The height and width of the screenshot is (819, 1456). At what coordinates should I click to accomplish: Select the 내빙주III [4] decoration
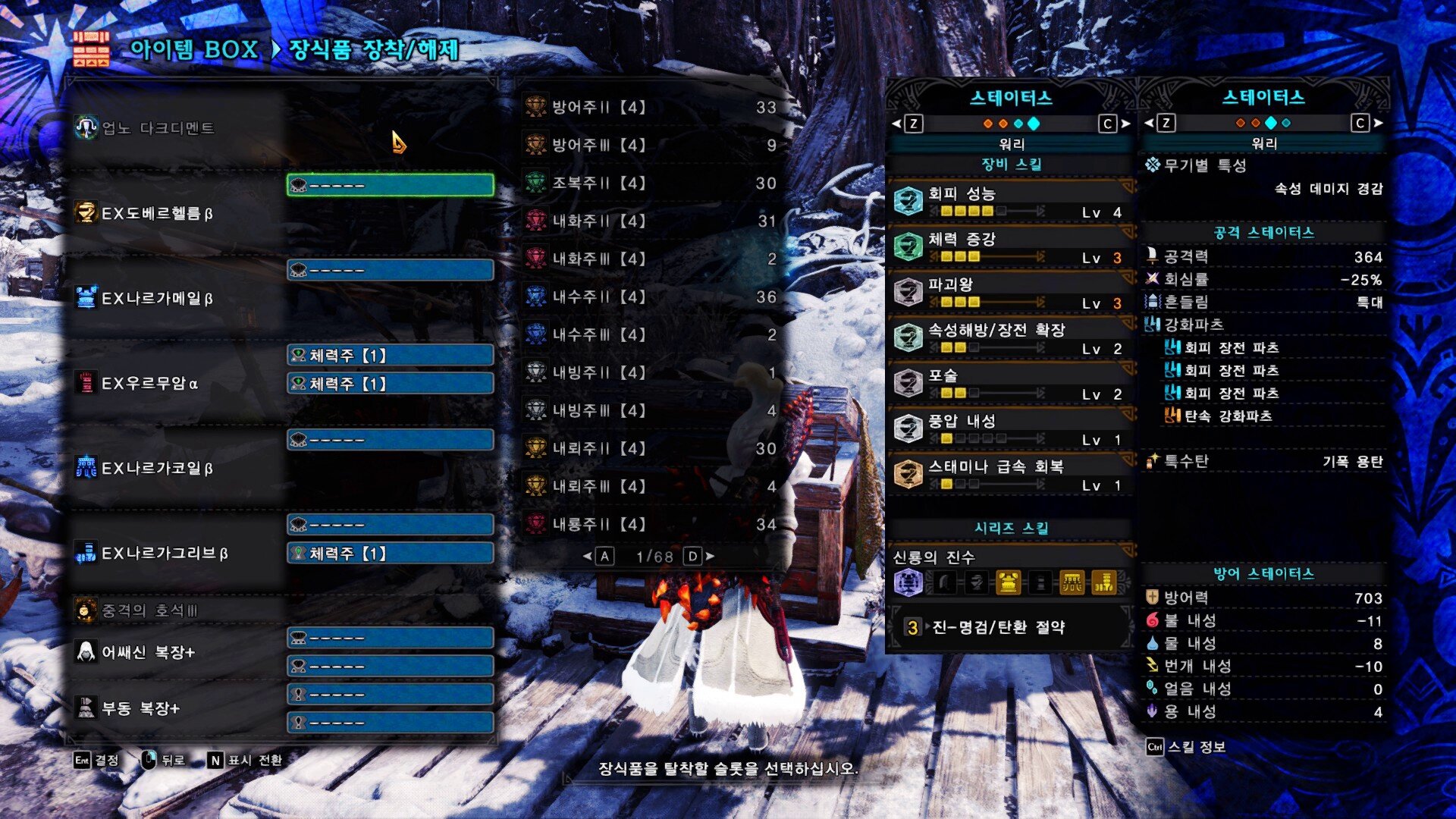tap(652, 410)
